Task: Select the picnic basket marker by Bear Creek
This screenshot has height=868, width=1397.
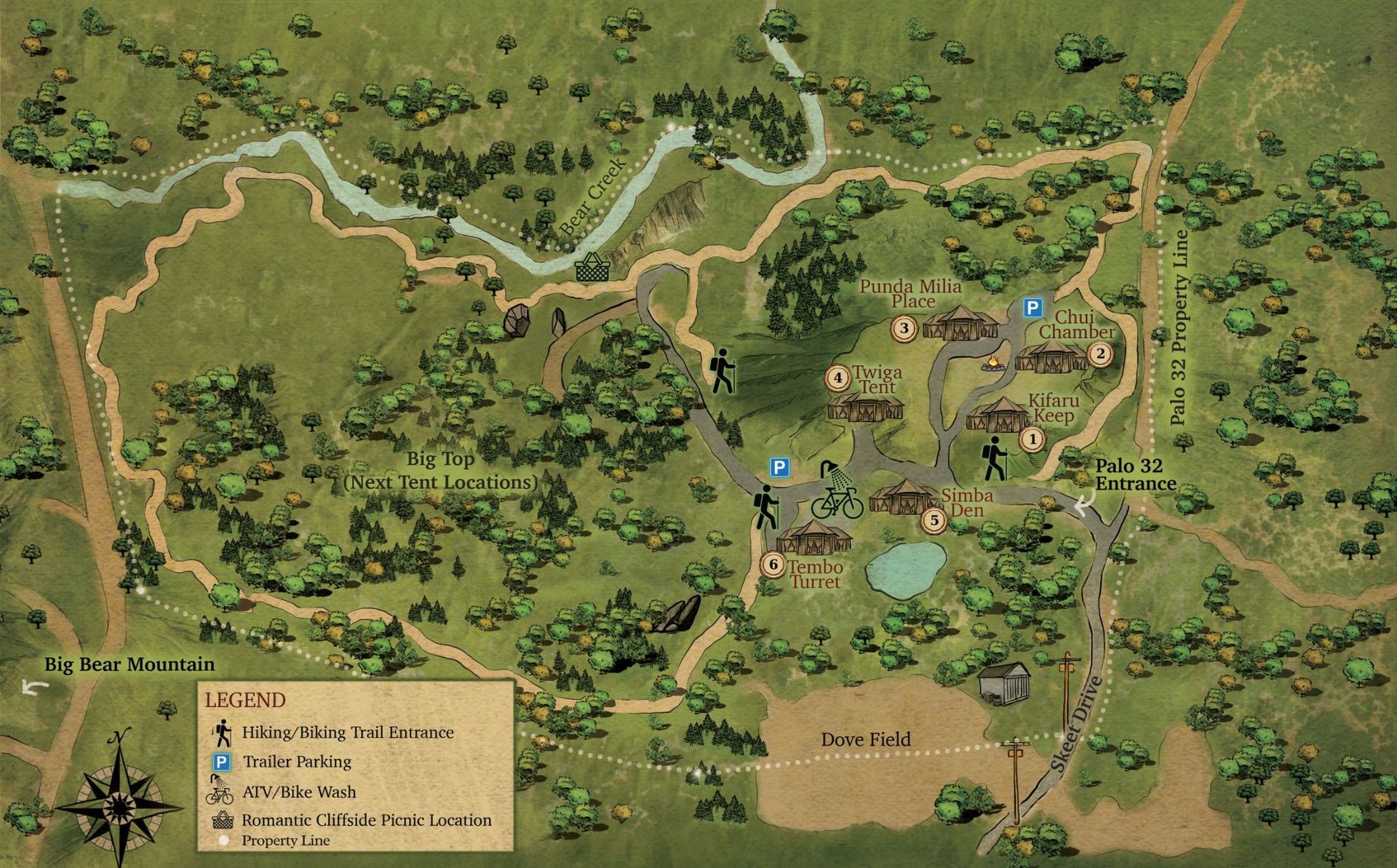Action: point(591,268)
